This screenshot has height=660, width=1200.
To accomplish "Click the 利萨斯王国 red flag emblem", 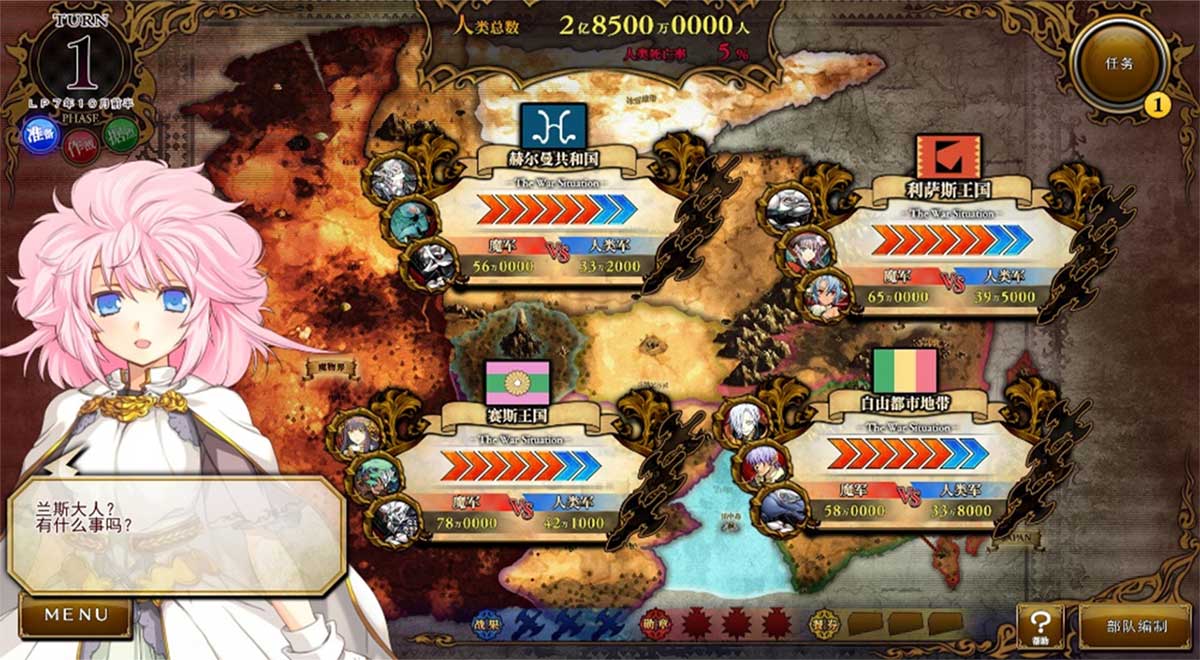I will [x=948, y=157].
